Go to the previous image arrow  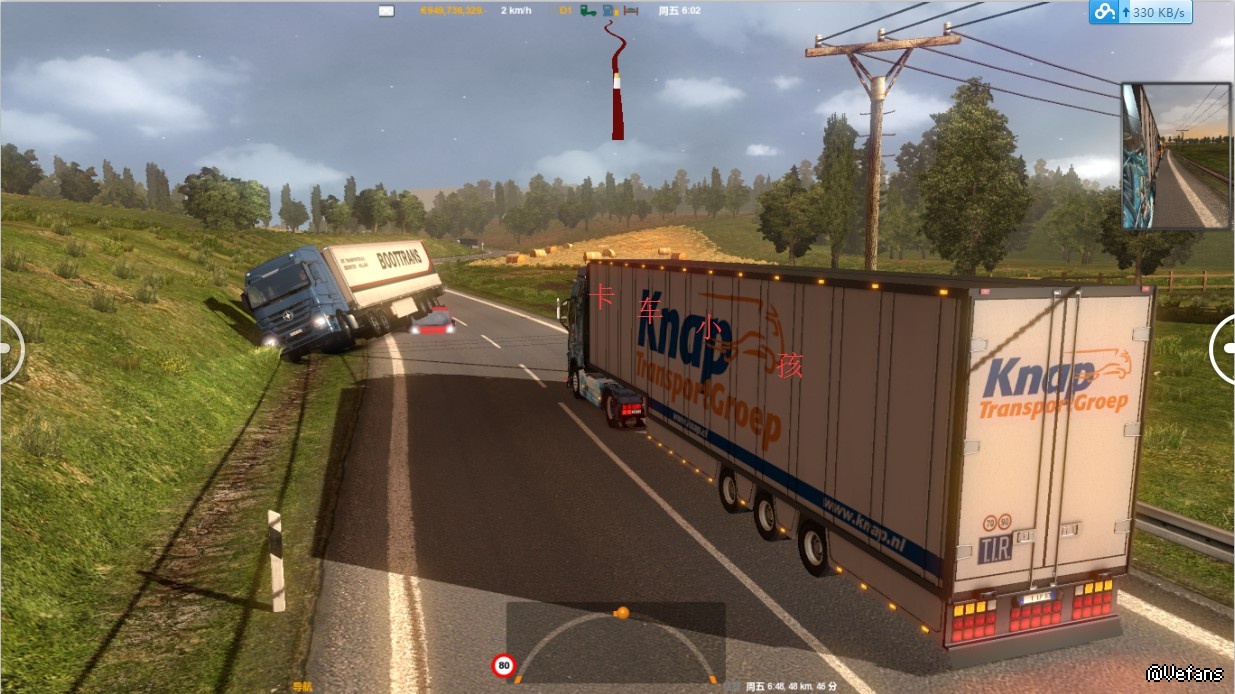point(9,348)
